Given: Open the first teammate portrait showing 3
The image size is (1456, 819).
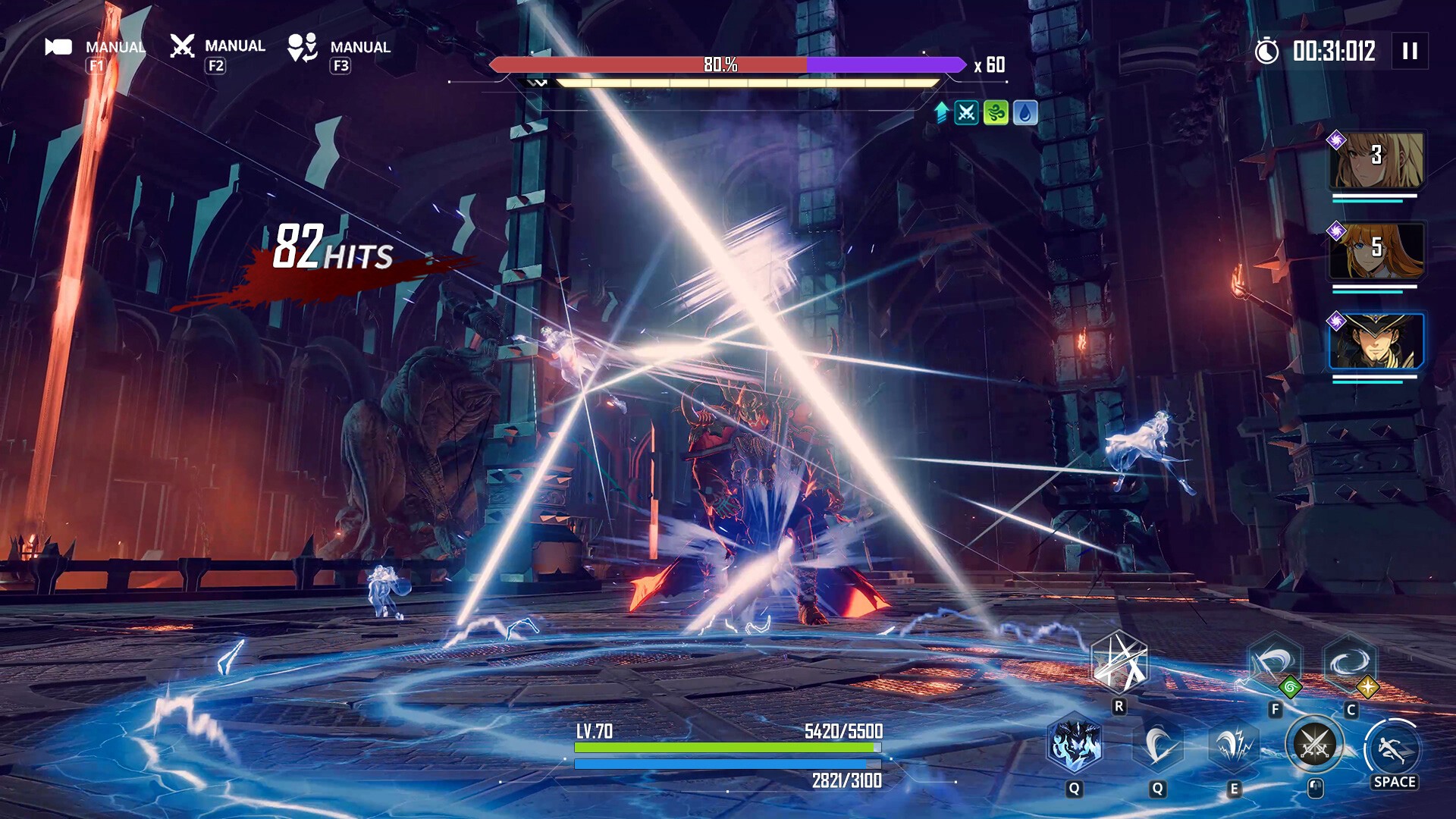Looking at the screenshot, I should (1376, 161).
